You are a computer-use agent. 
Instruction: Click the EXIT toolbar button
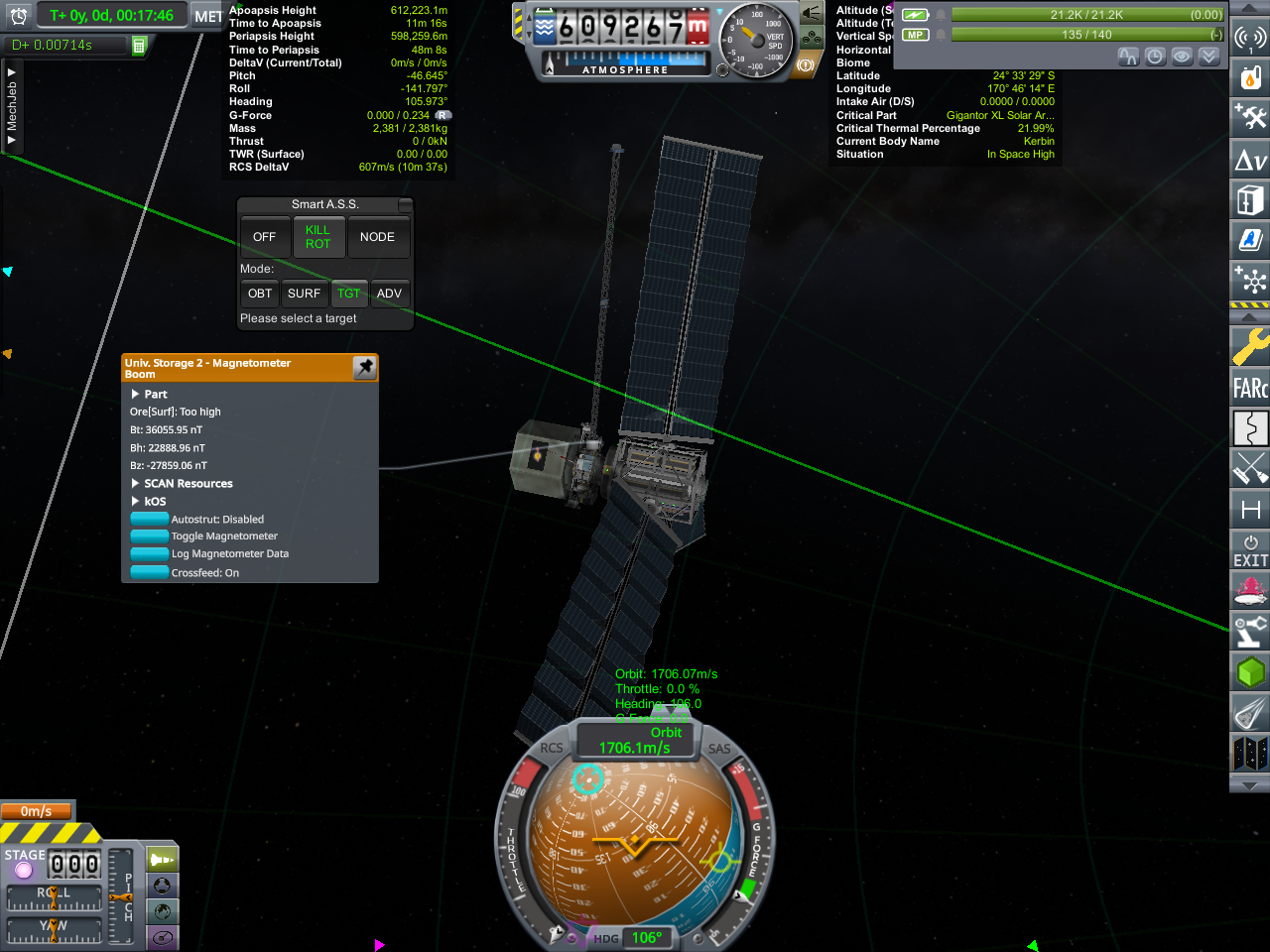(x=1250, y=551)
